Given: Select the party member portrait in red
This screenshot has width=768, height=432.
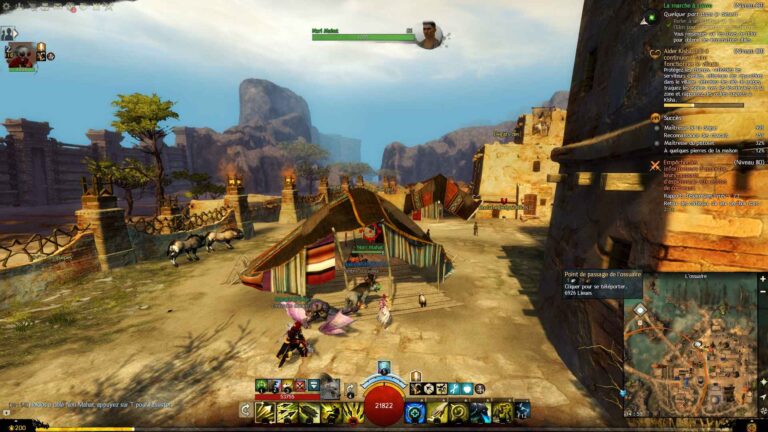Looking at the screenshot, I should tap(21, 55).
